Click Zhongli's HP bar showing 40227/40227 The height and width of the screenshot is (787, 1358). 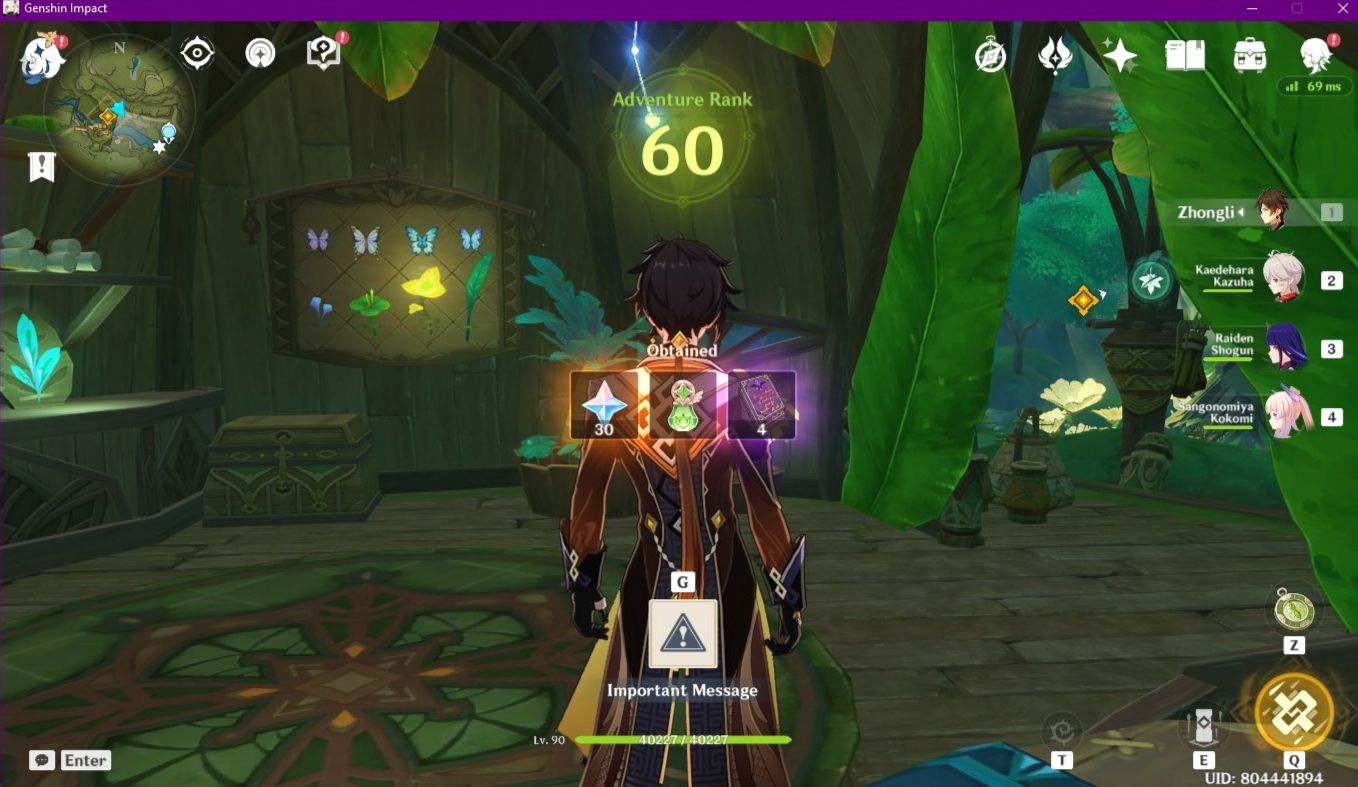pos(683,740)
